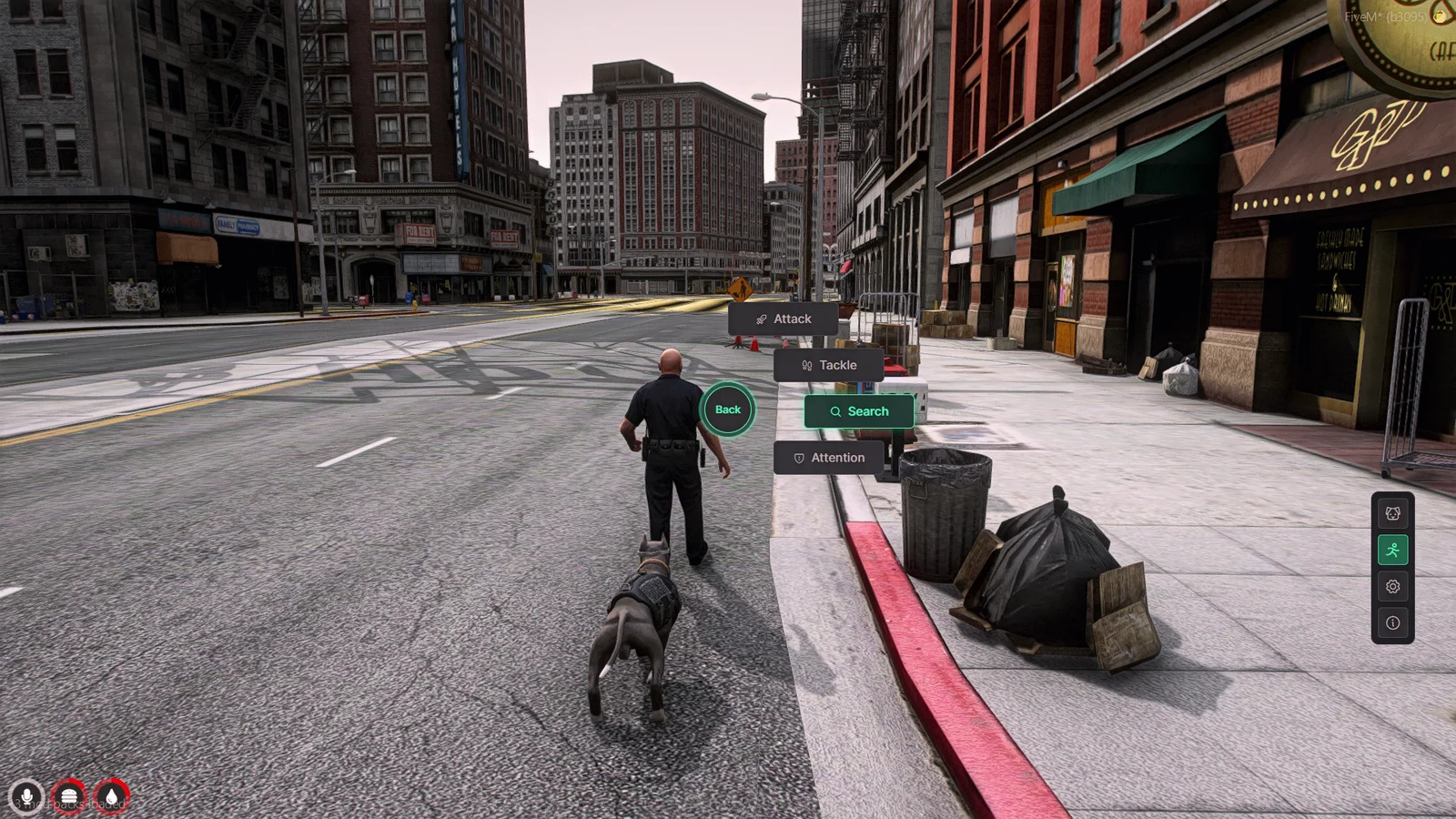Select the green running figure icon
This screenshot has height=819, width=1456.
1392,551
